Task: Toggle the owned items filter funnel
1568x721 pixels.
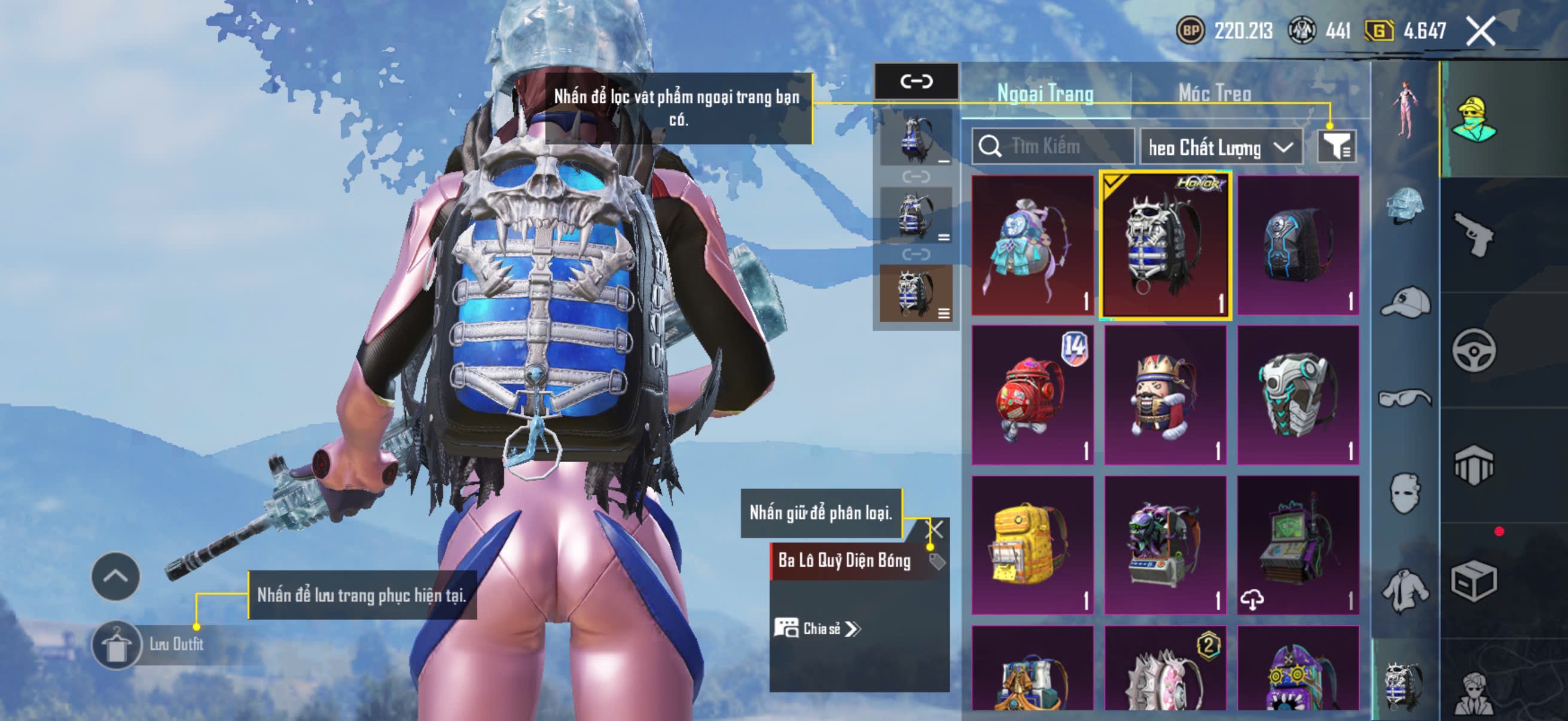Action: tap(1336, 146)
